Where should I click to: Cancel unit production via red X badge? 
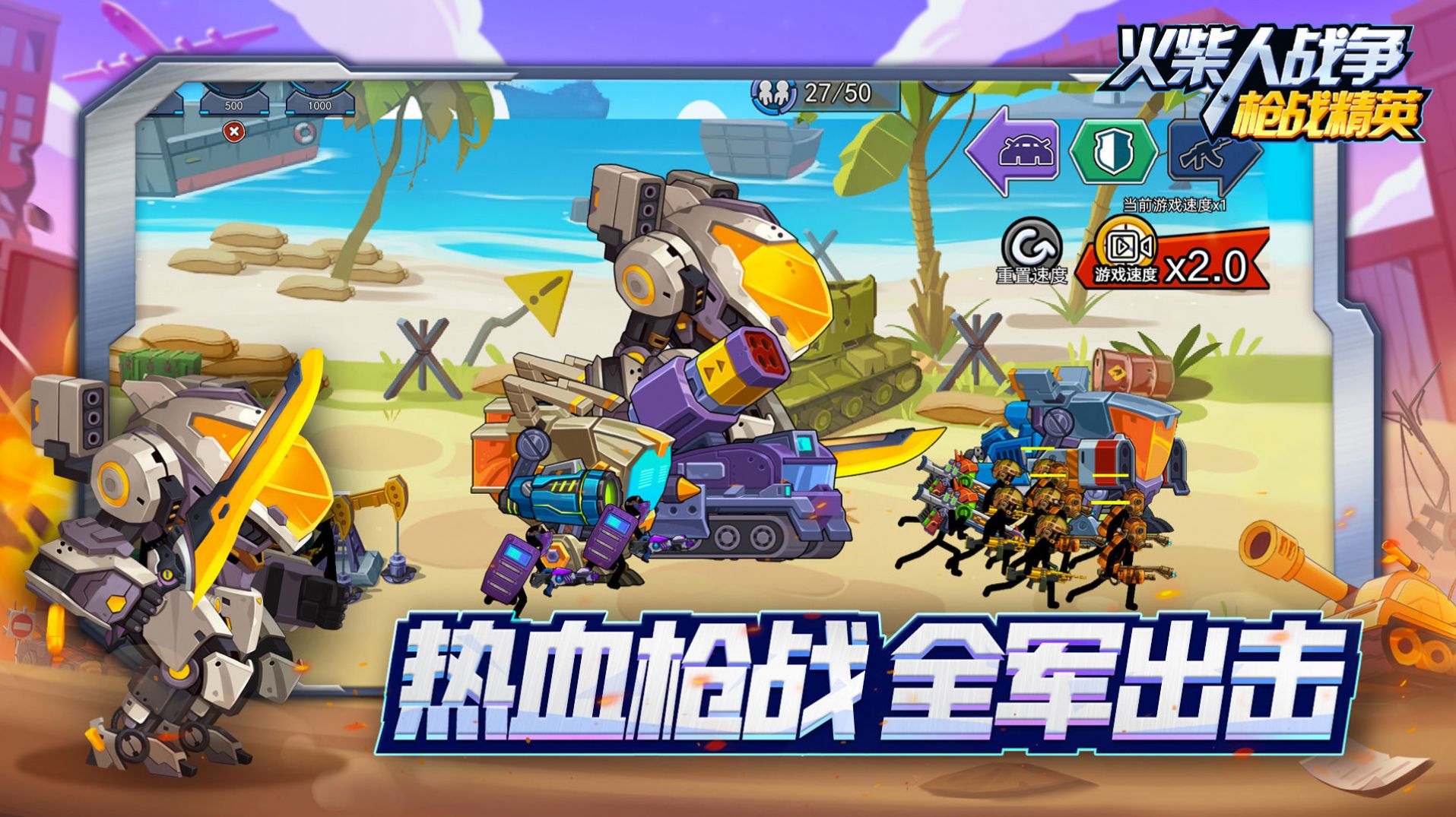pos(233,129)
